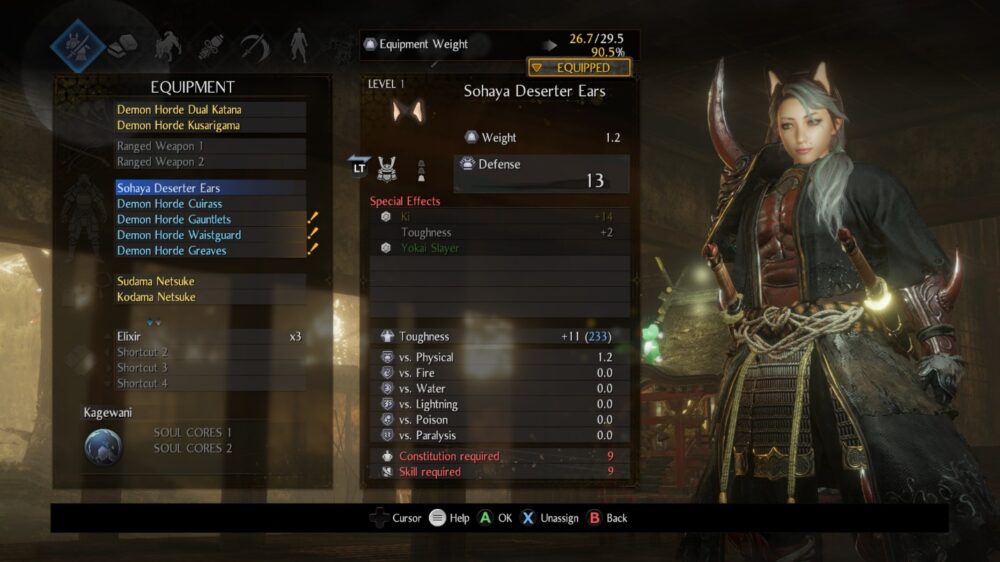Open the stacked blocks items tab
Viewport: 1000px width, 562px height.
click(122, 45)
